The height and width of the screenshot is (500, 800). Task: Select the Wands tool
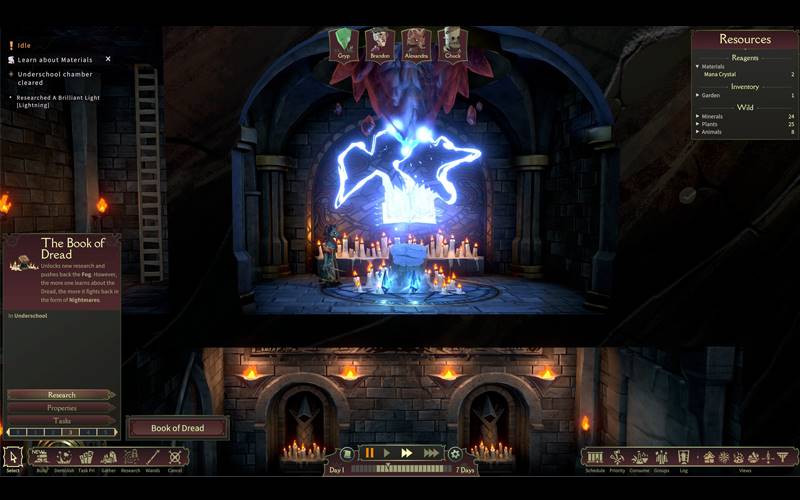point(153,458)
